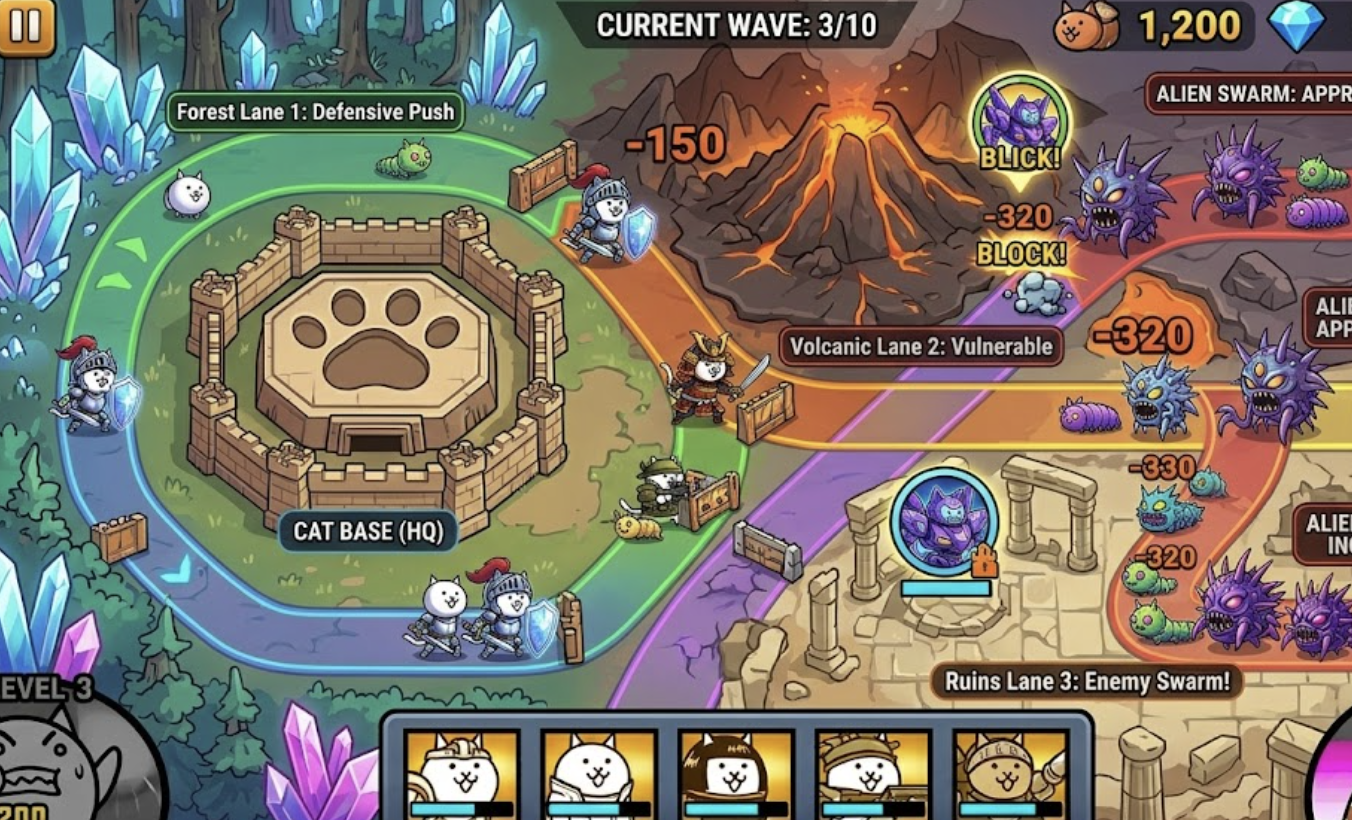Deploy the army-helmet gunner cat card
This screenshot has width=1352, height=820.
[873, 774]
